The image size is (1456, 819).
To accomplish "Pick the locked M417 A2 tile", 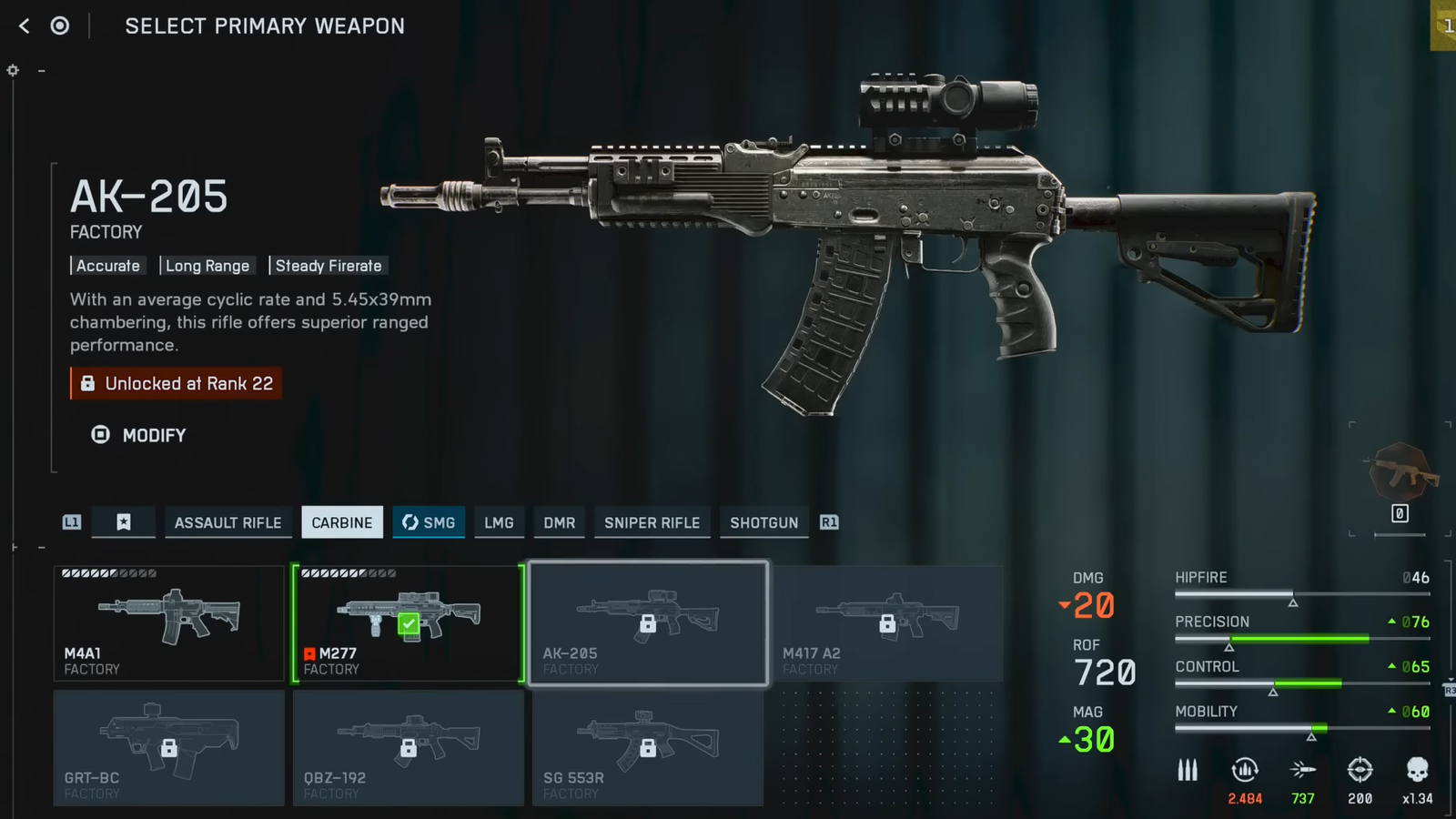I will click(887, 623).
